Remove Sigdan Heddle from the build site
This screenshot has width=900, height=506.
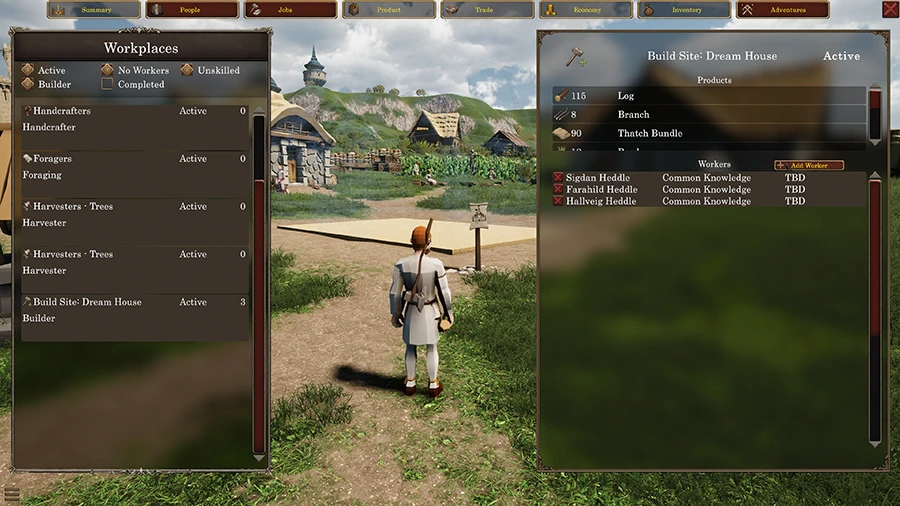click(x=558, y=178)
